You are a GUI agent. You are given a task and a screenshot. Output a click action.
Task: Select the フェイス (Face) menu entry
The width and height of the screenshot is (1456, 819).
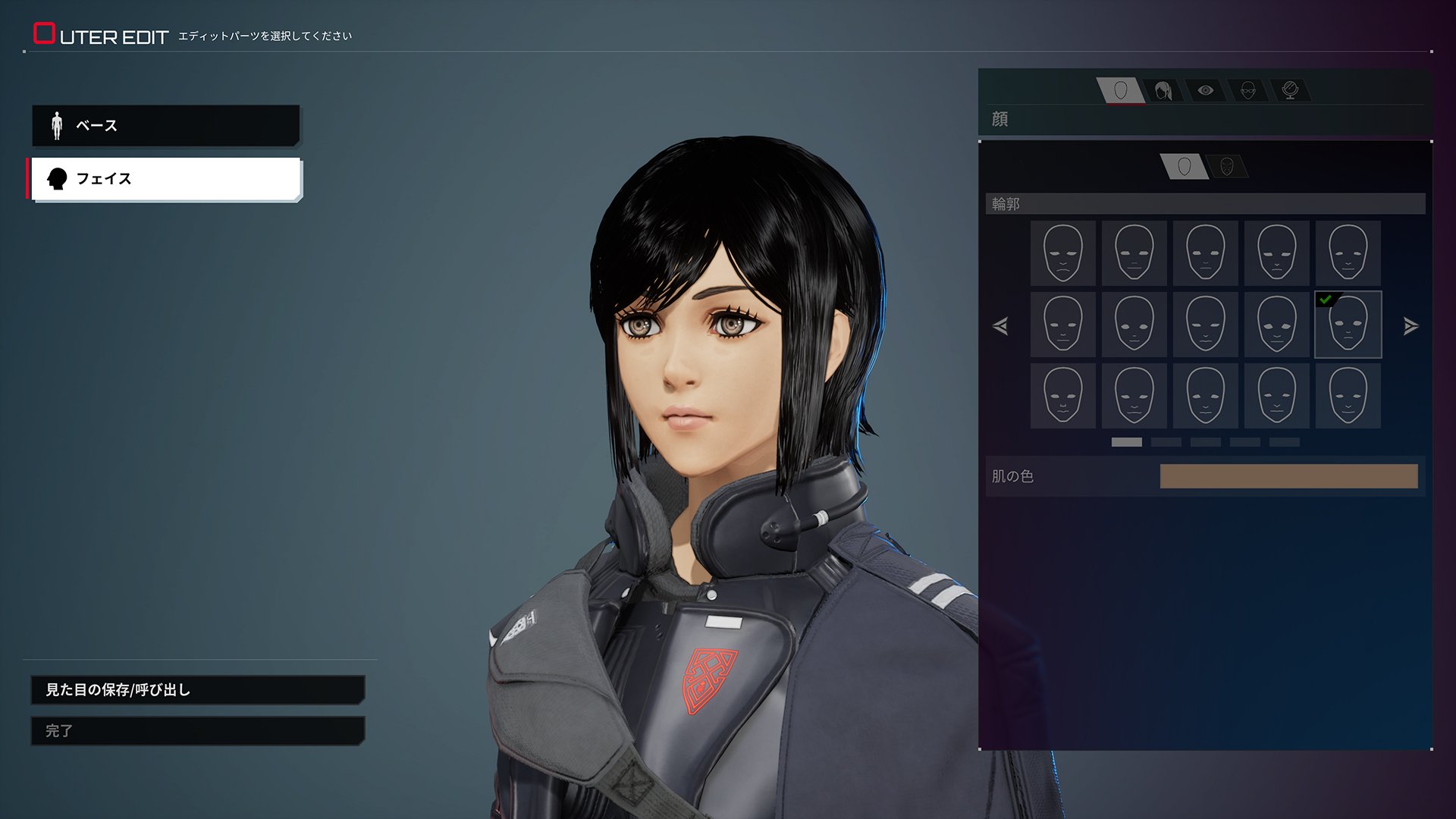pos(165,179)
